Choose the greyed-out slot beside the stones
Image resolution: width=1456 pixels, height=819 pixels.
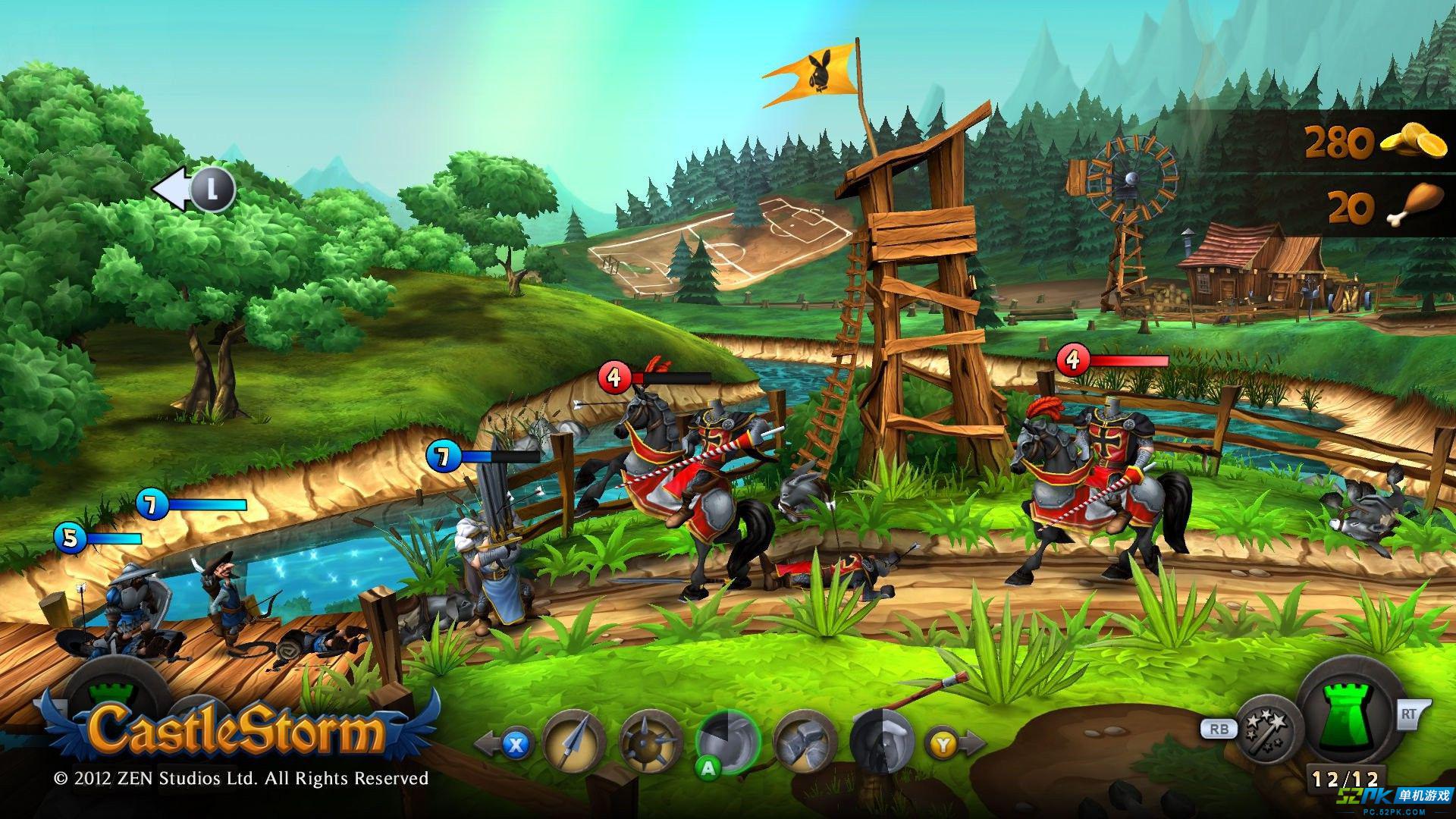880,743
